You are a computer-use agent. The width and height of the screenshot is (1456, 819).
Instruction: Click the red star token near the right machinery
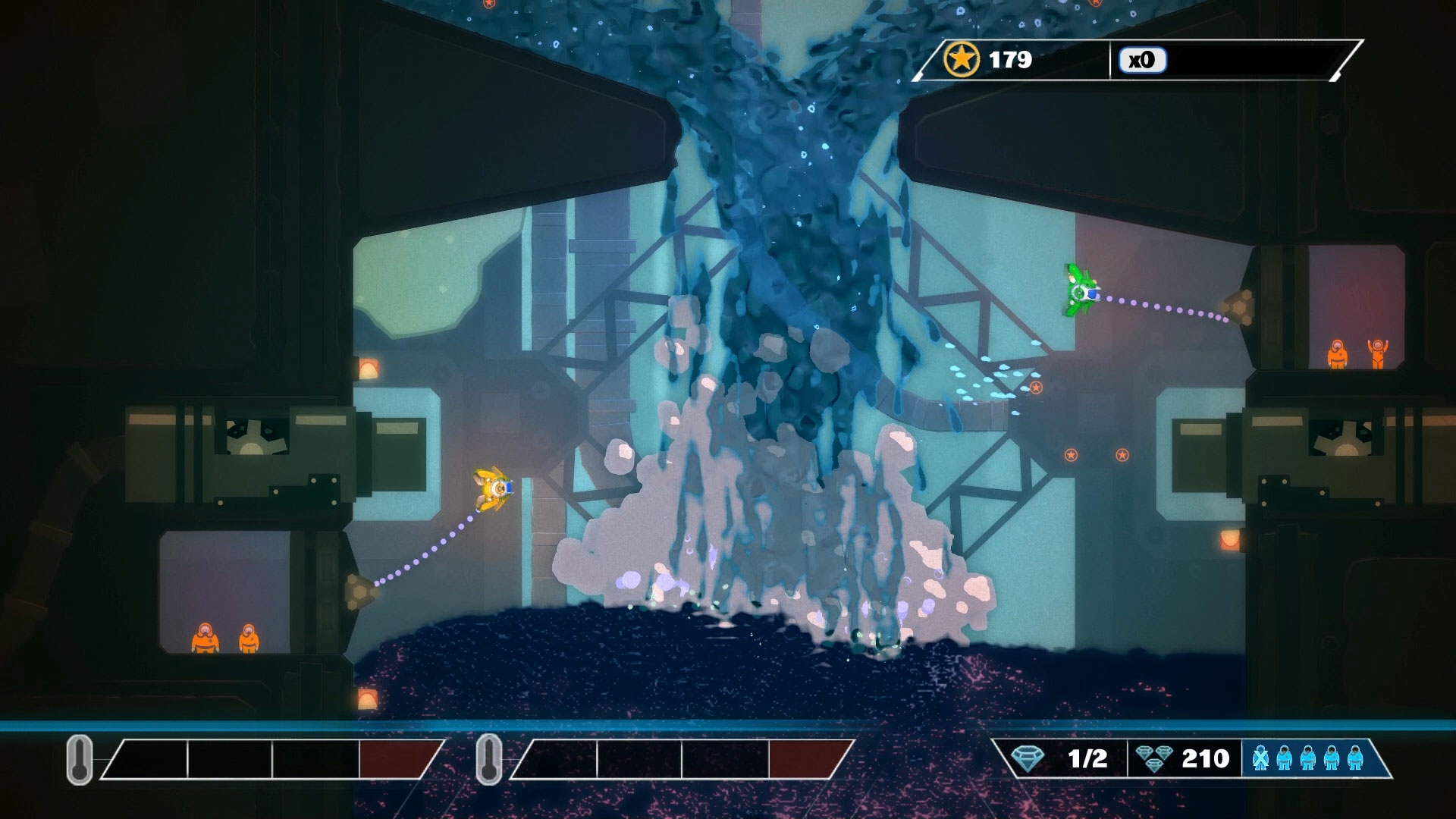1122,454
